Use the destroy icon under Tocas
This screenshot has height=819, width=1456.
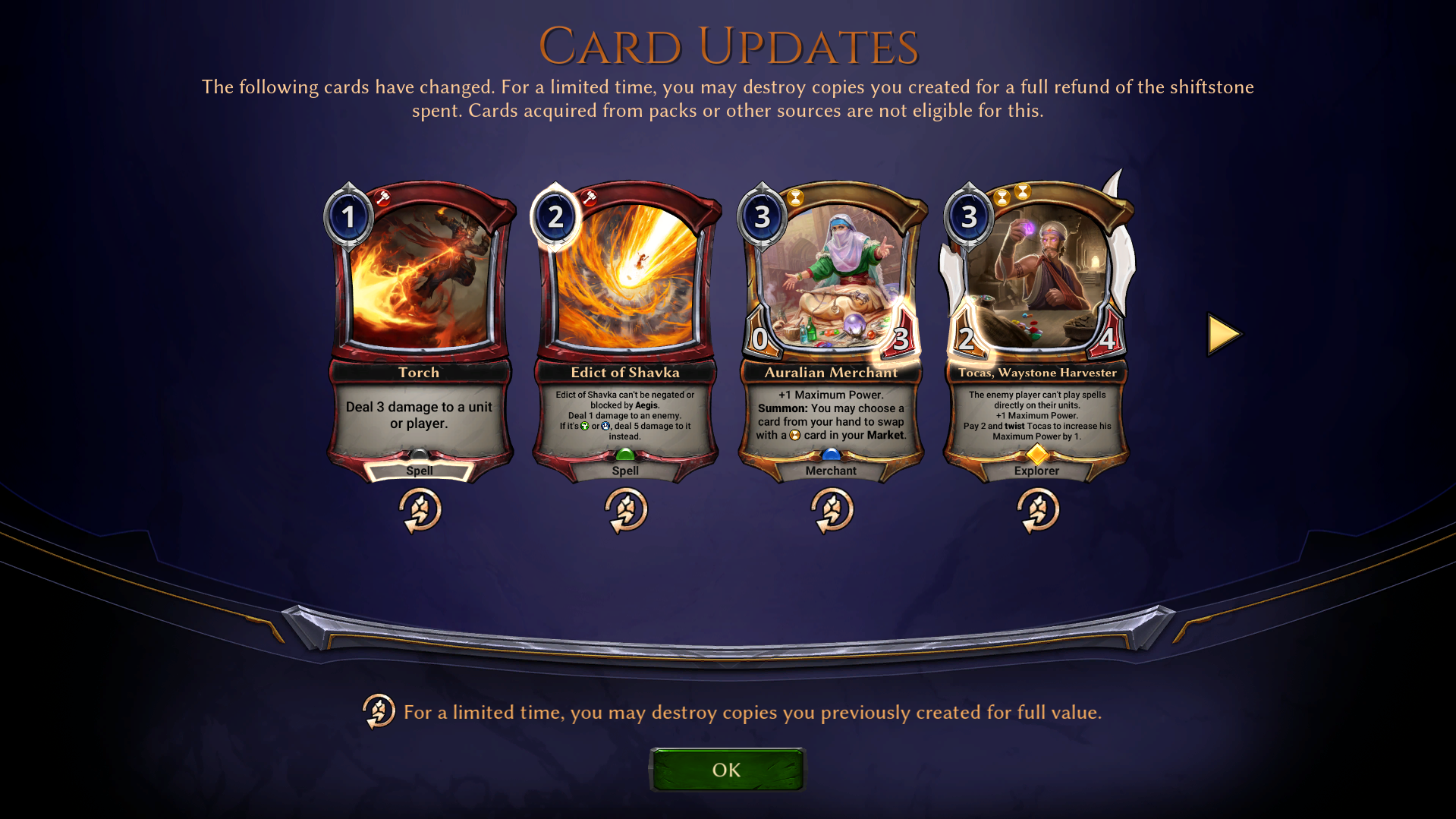(x=1037, y=509)
